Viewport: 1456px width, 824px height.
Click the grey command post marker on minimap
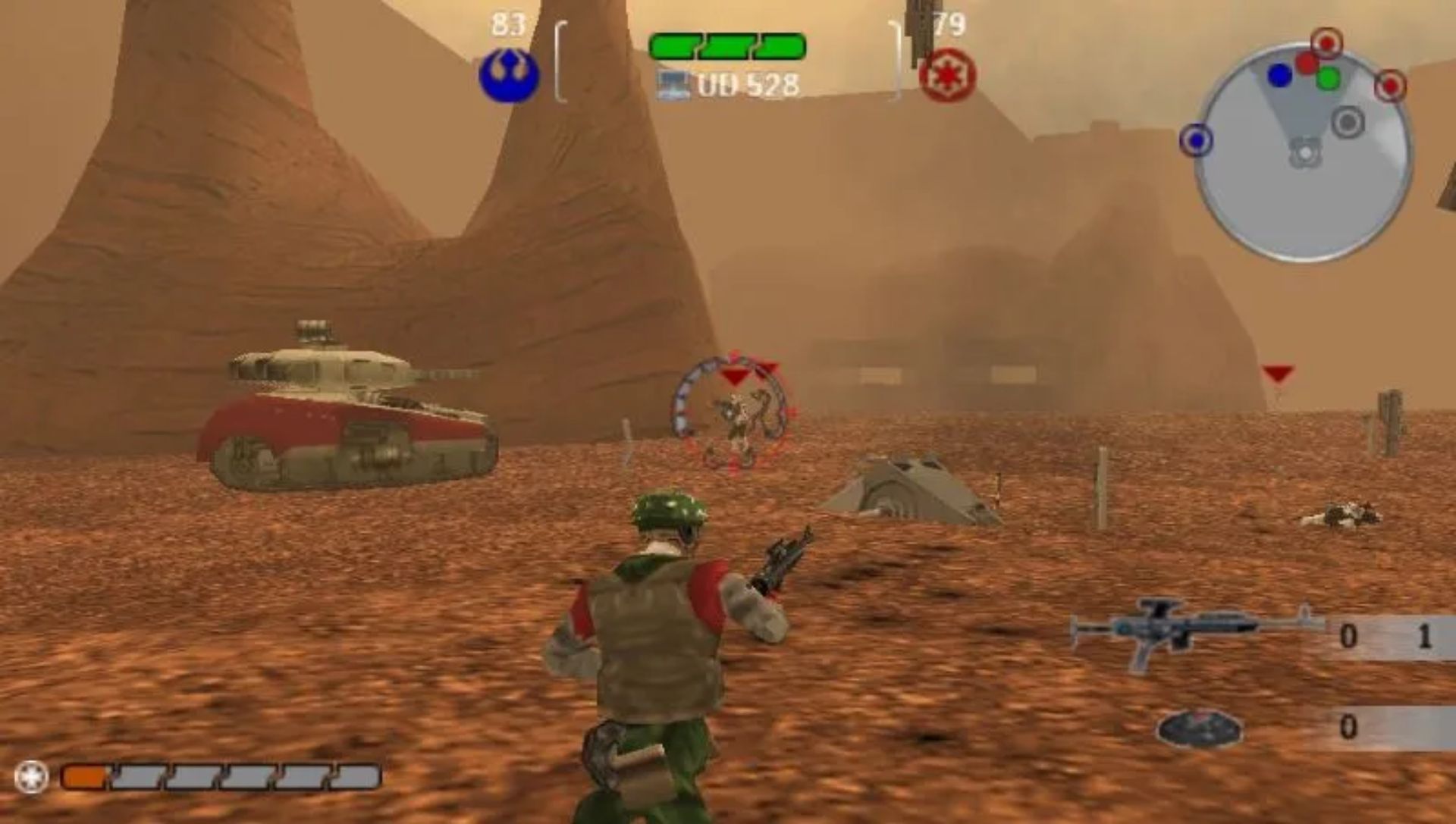[x=1348, y=122]
